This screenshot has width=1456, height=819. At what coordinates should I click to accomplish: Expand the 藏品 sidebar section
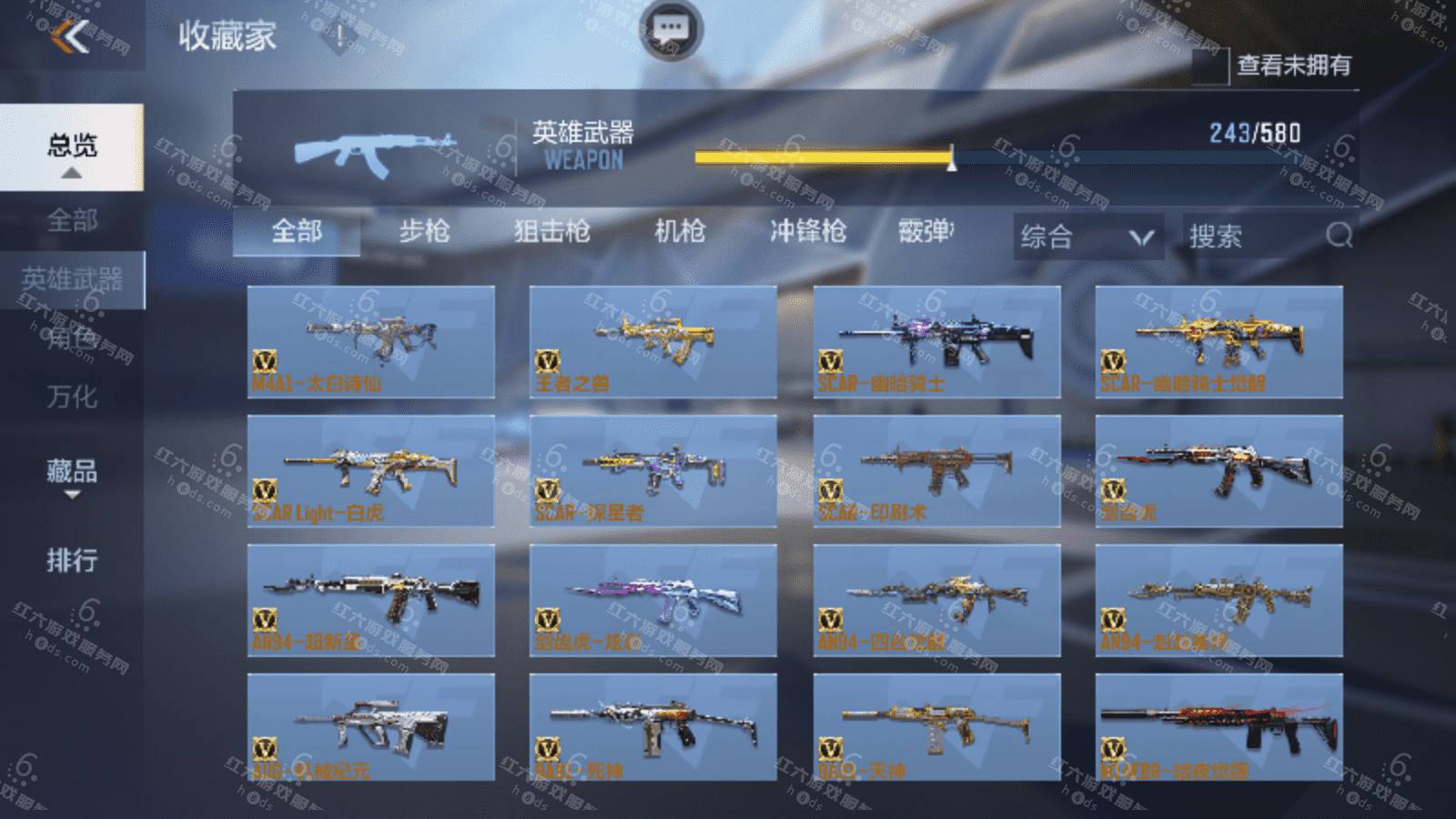[71, 473]
